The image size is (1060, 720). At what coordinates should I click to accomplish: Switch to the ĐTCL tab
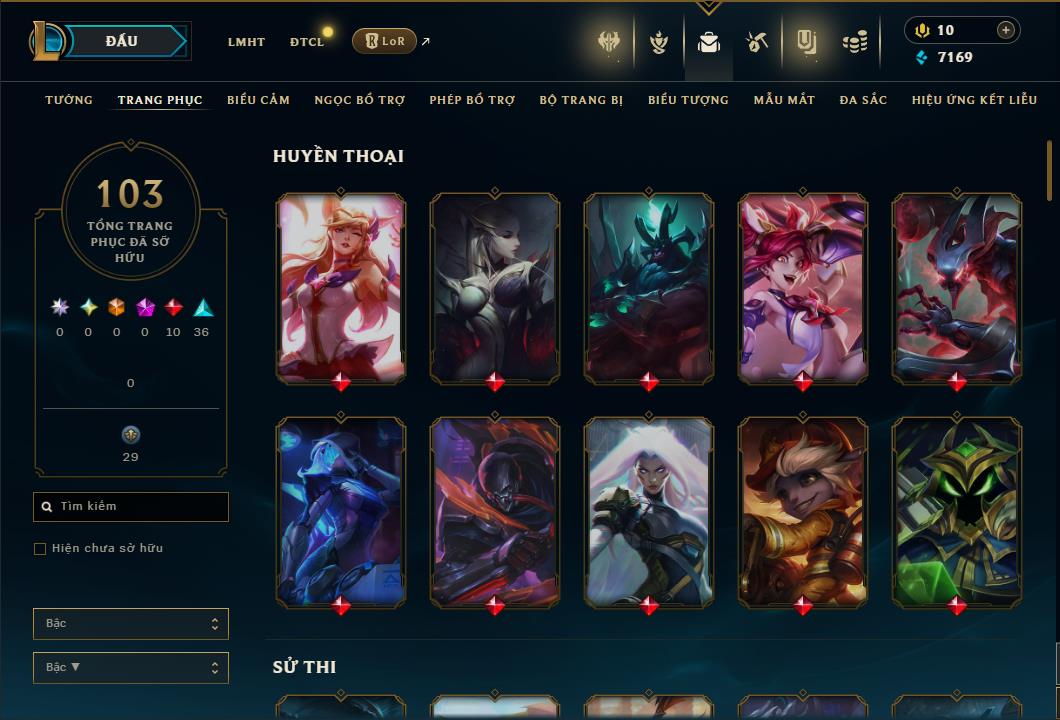(307, 42)
